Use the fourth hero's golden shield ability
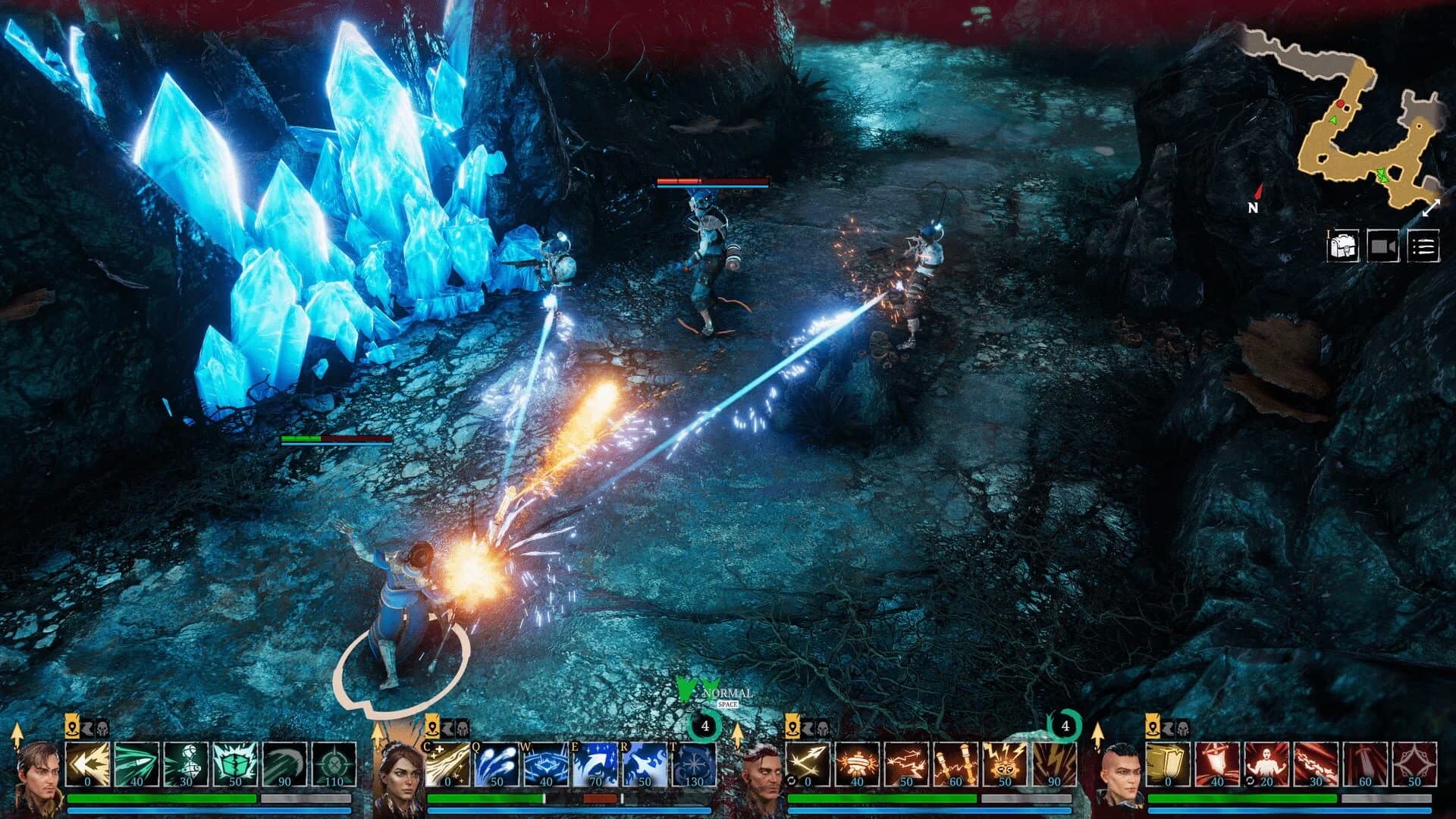Screen dimensions: 1456x819 coord(1166,764)
